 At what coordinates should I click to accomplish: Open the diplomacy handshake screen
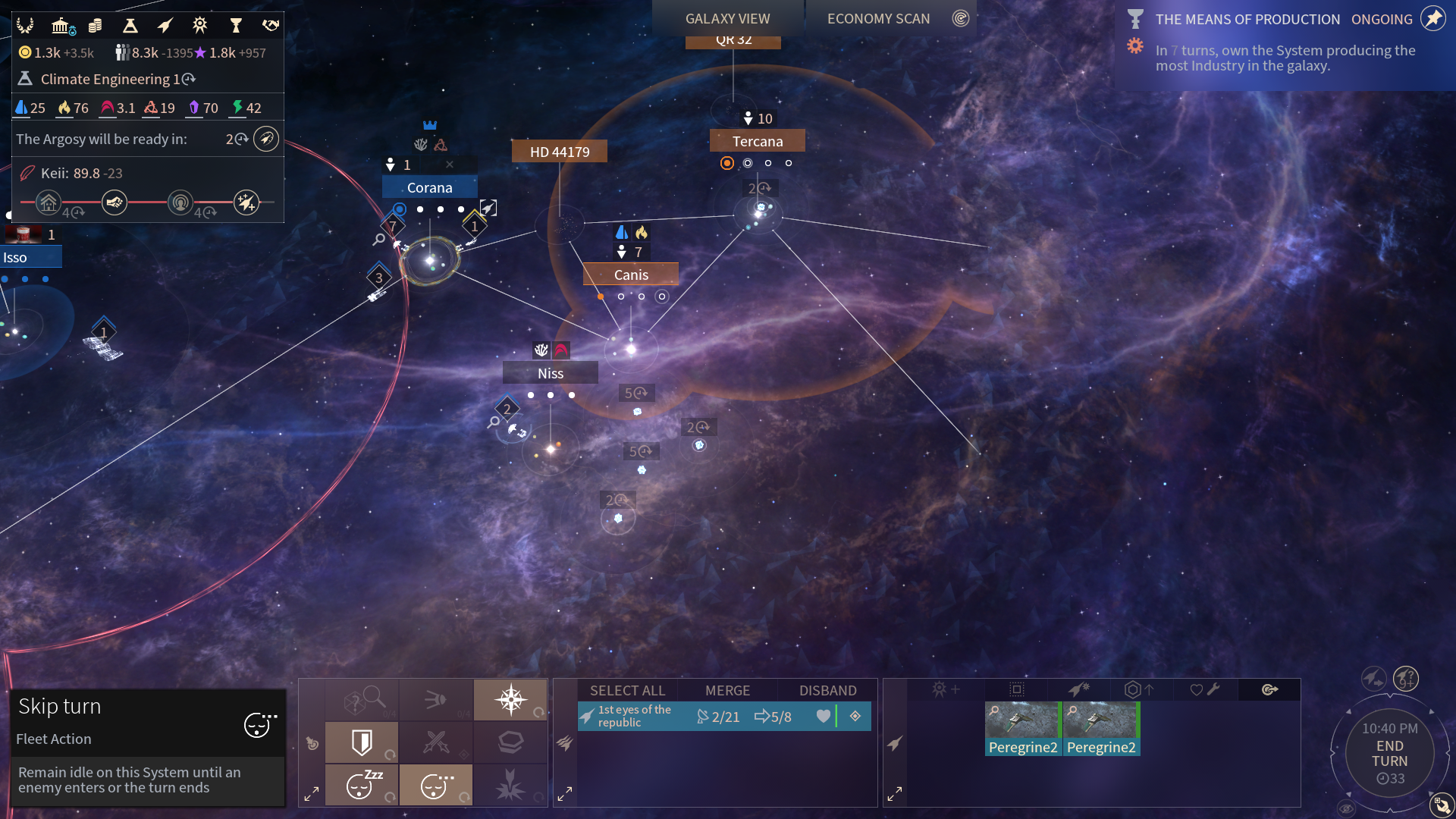271,26
